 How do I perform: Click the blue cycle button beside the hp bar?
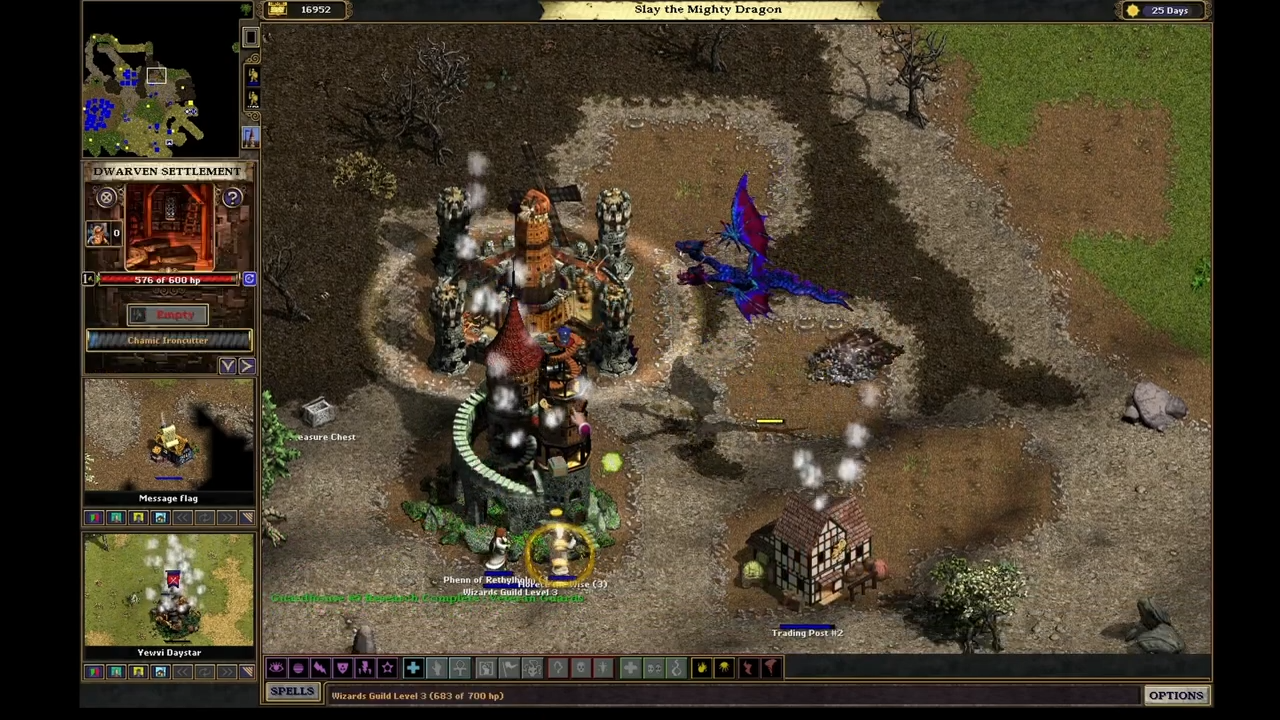[249, 280]
